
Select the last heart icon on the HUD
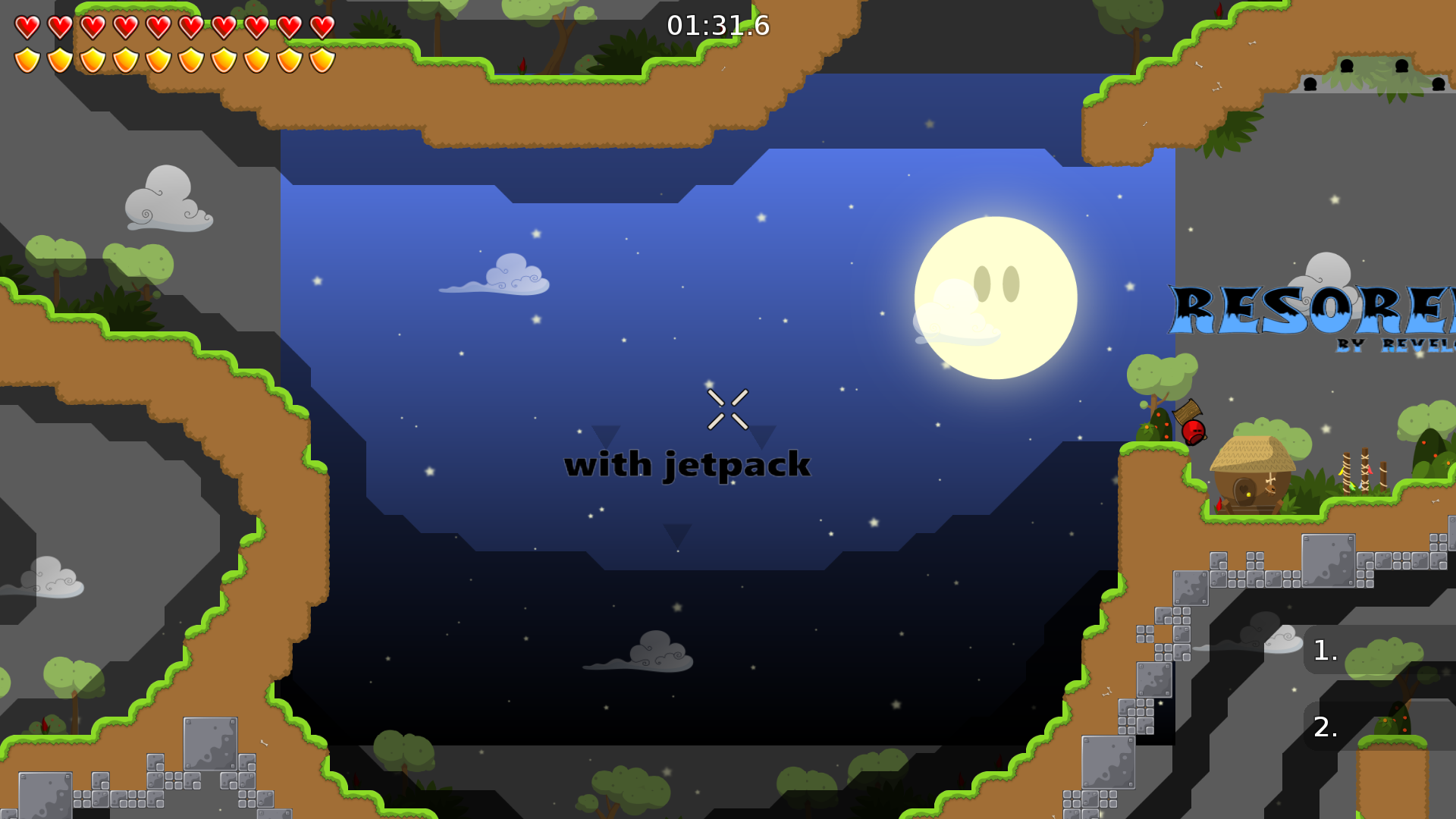pyautogui.click(x=322, y=26)
